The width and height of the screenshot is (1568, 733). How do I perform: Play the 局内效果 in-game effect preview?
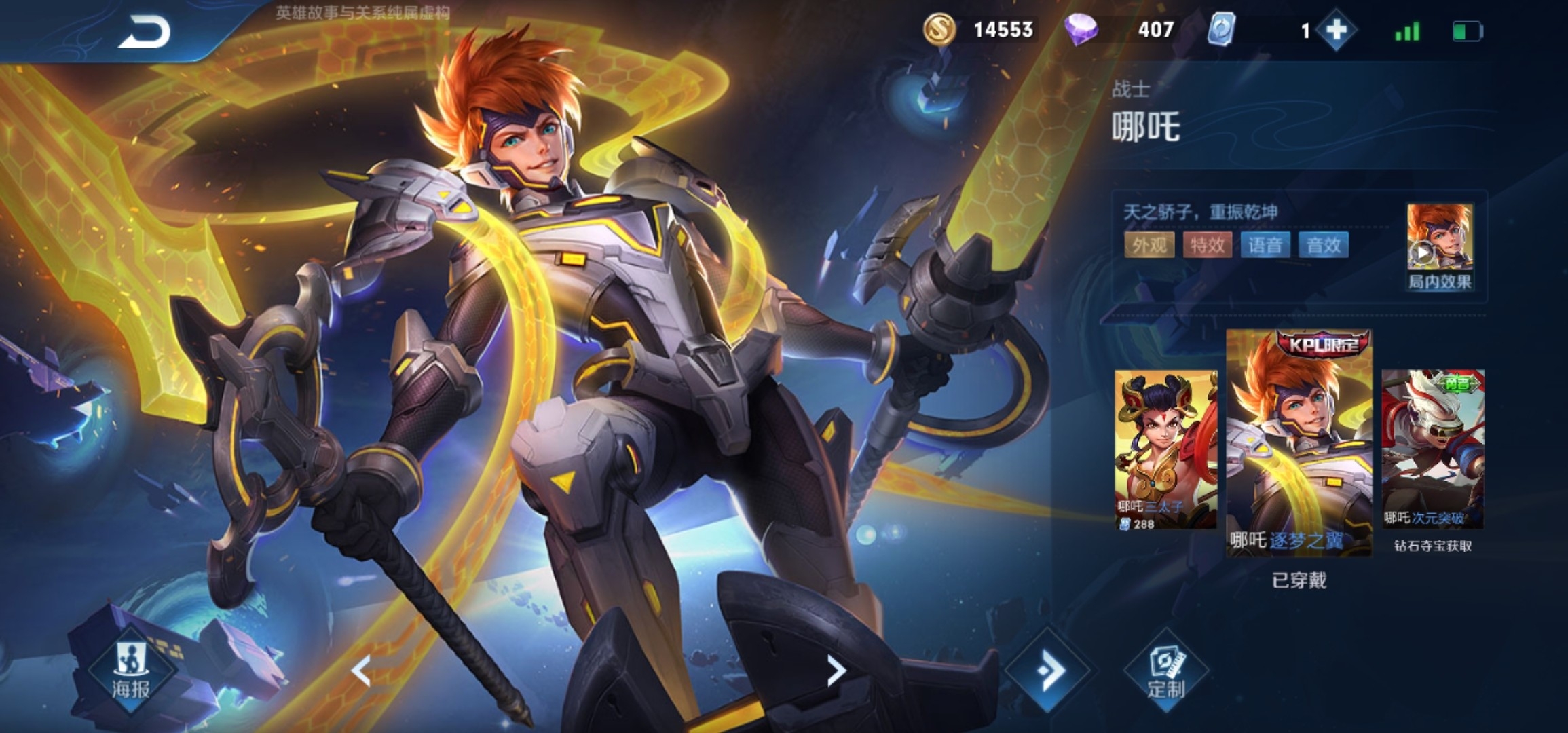(1439, 246)
